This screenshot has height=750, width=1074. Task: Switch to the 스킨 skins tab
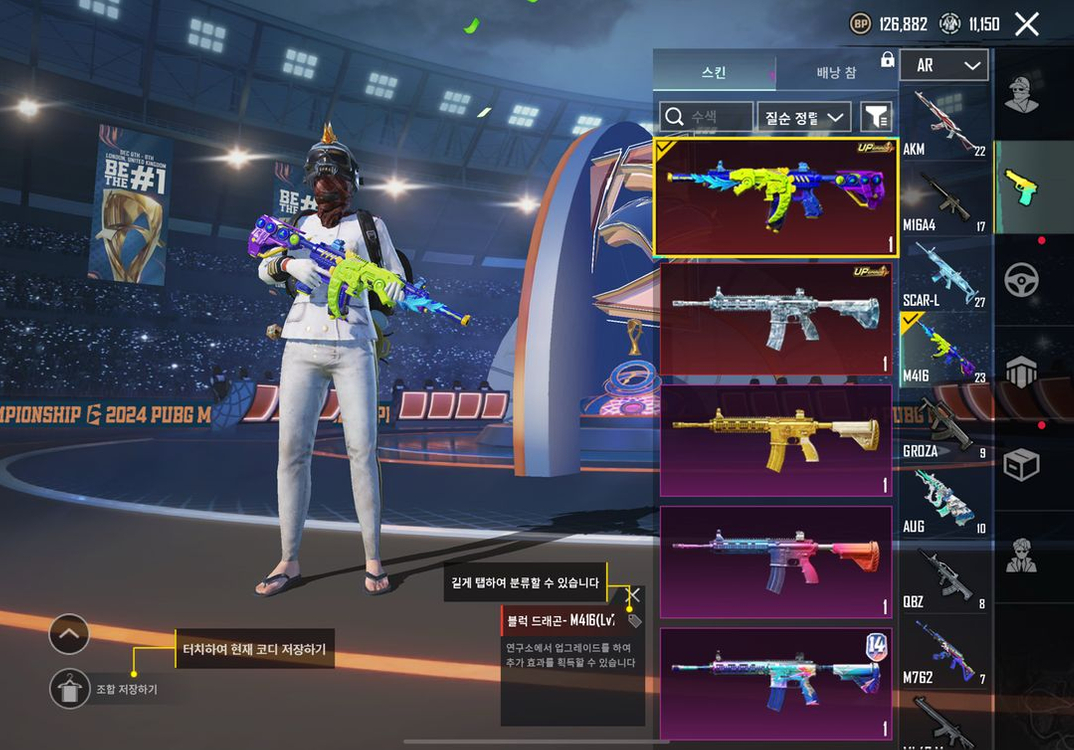[x=713, y=73]
